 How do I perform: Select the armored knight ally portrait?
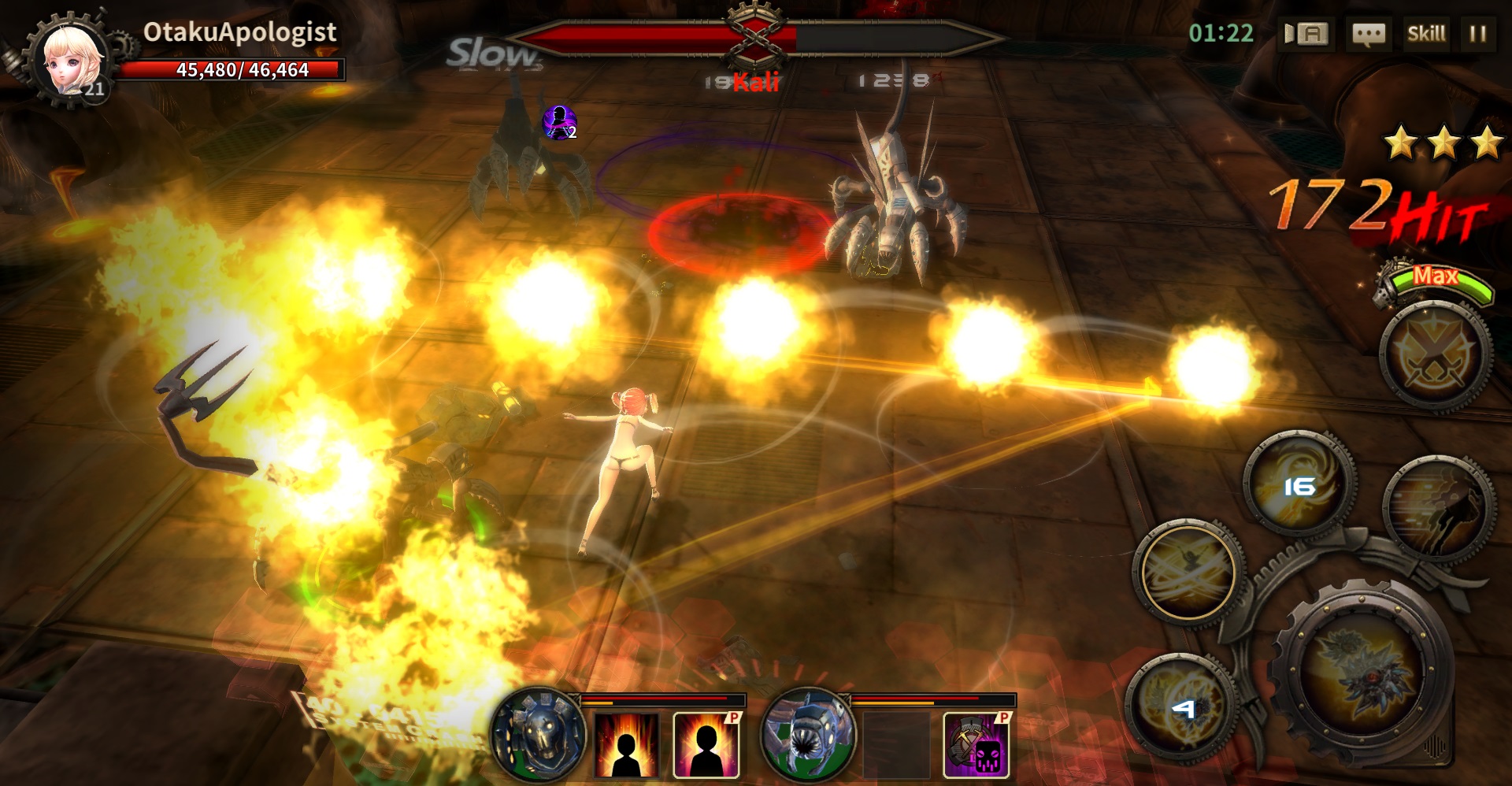[539, 734]
